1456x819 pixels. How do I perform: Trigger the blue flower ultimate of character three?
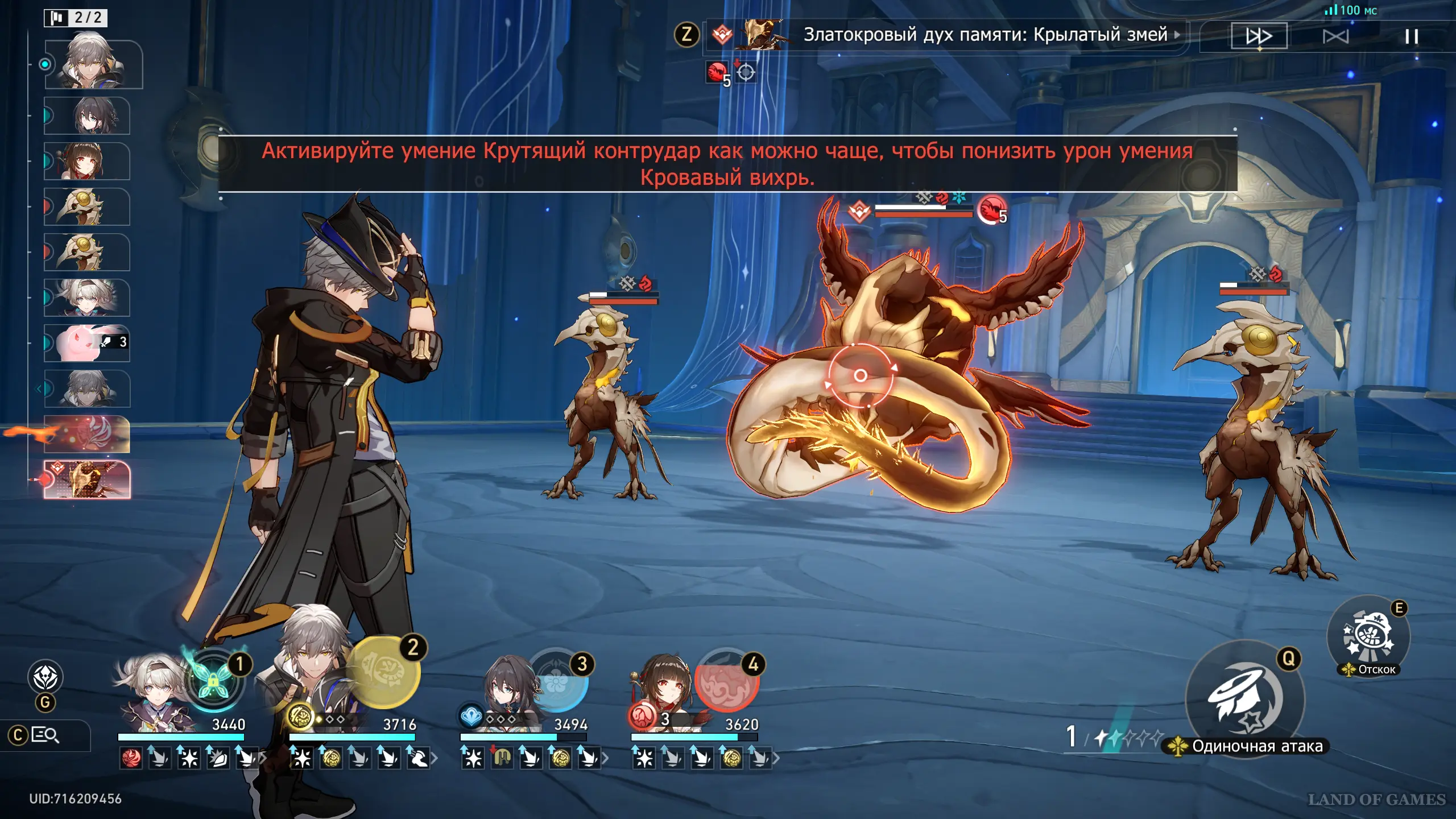coord(557,681)
